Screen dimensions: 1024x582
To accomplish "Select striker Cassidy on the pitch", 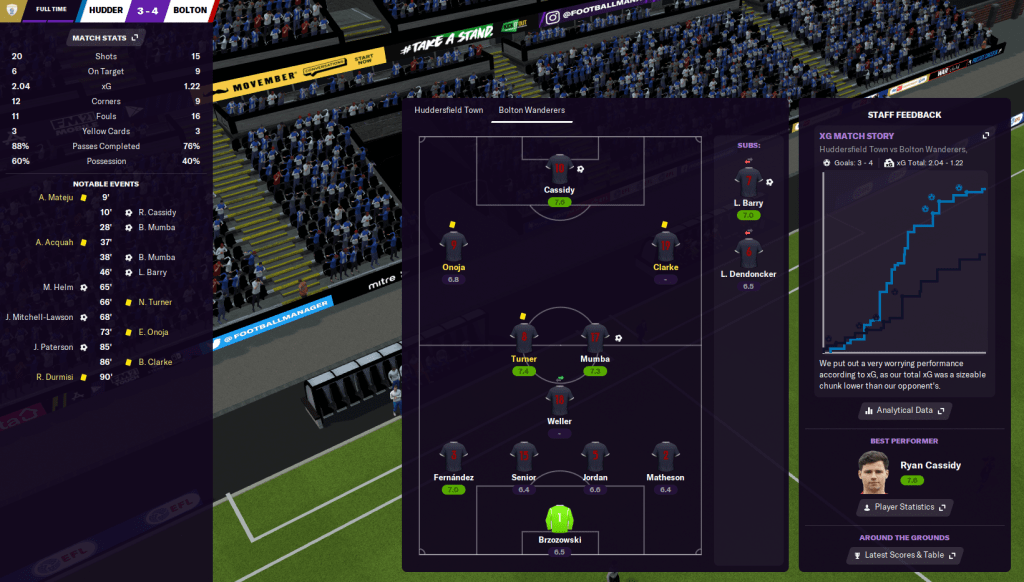I will tap(559, 170).
